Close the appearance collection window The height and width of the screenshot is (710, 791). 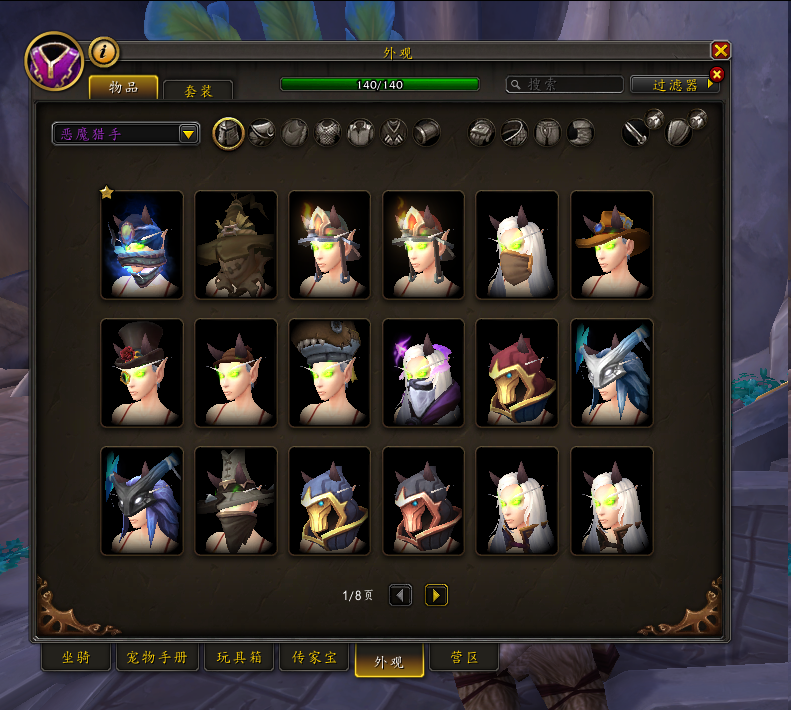(x=720, y=50)
